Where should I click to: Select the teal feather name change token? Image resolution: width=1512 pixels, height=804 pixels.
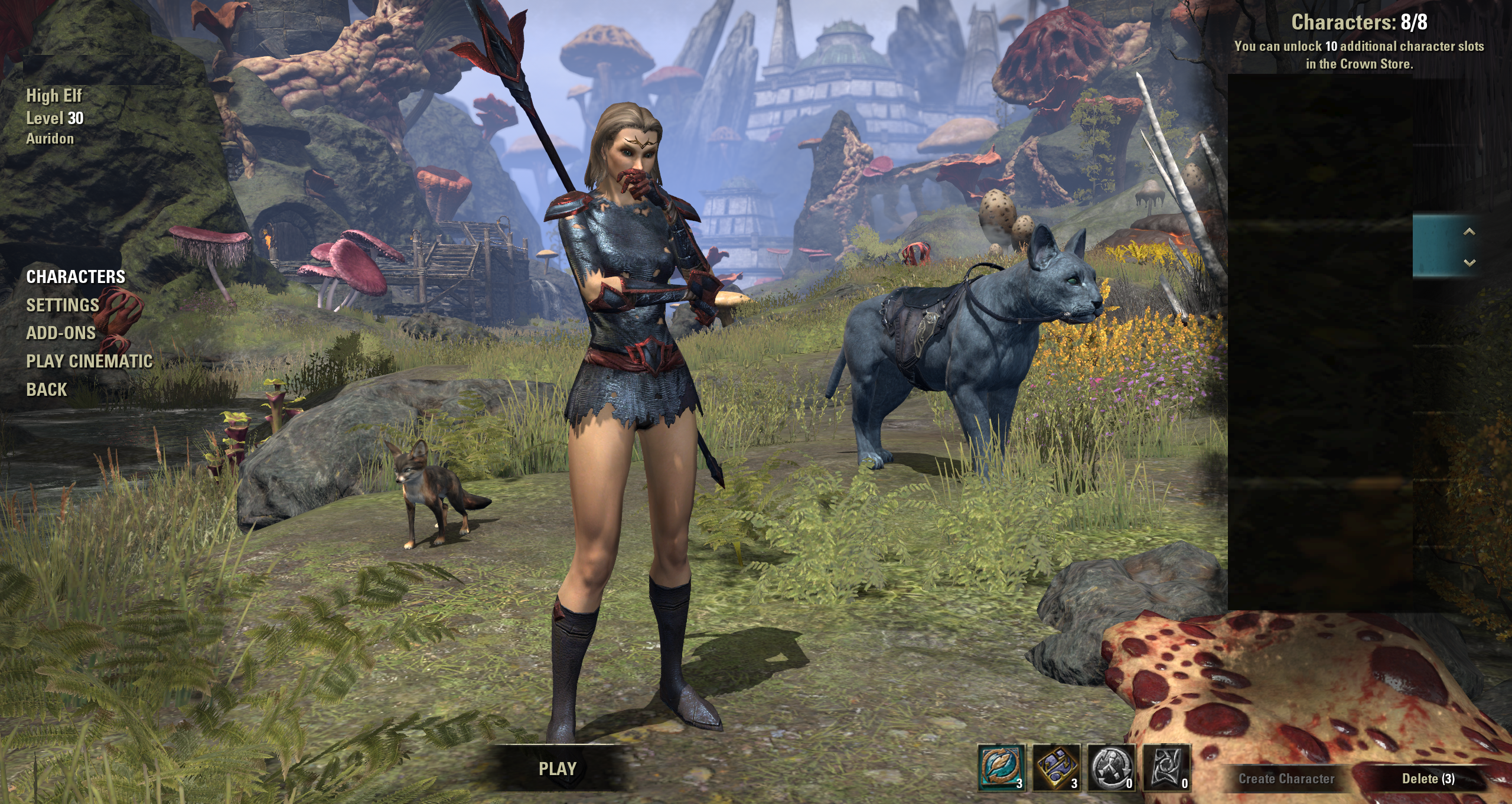click(1002, 767)
